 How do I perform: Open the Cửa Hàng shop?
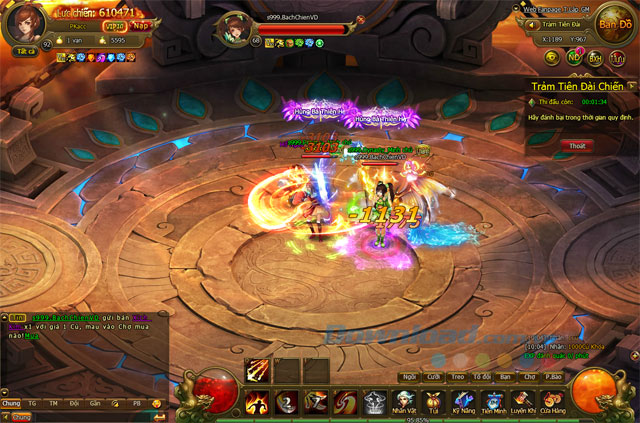[553, 400]
